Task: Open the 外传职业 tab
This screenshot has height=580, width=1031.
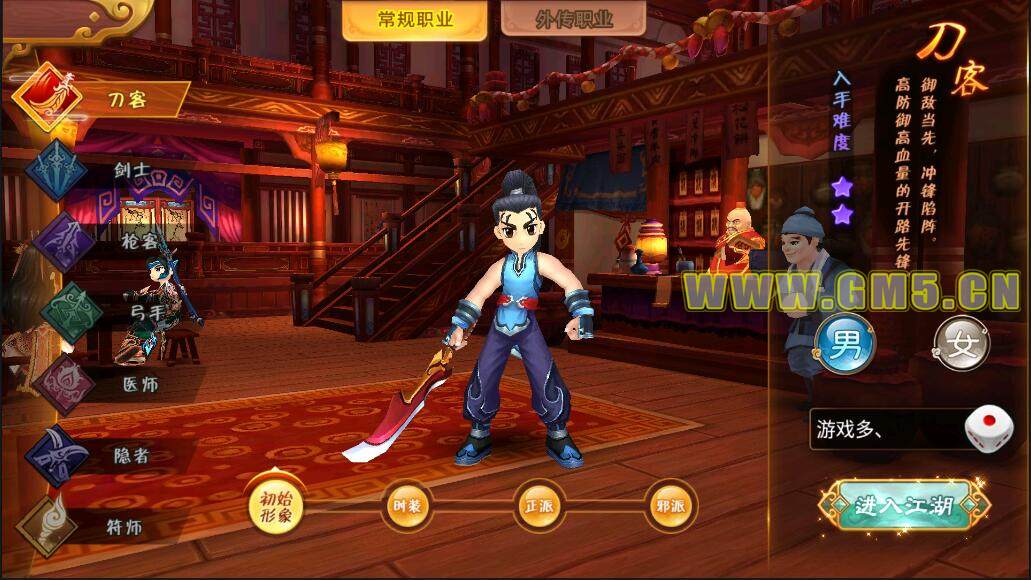Action: point(559,20)
